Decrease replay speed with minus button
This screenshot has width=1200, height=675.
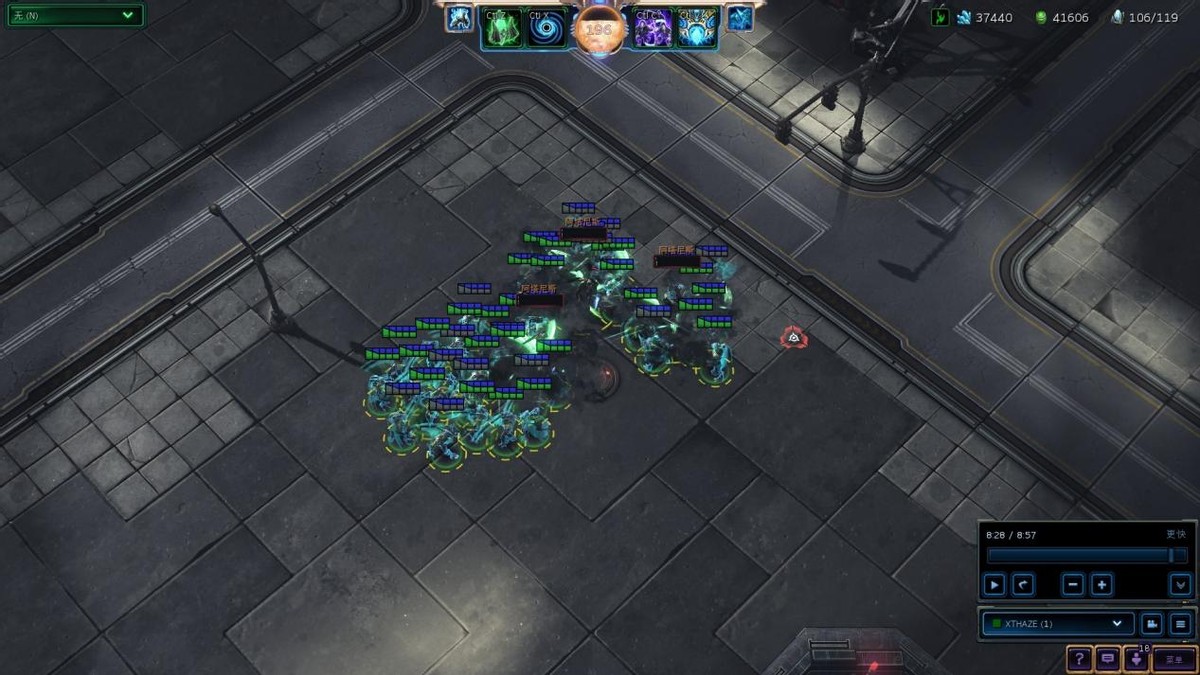point(1073,585)
